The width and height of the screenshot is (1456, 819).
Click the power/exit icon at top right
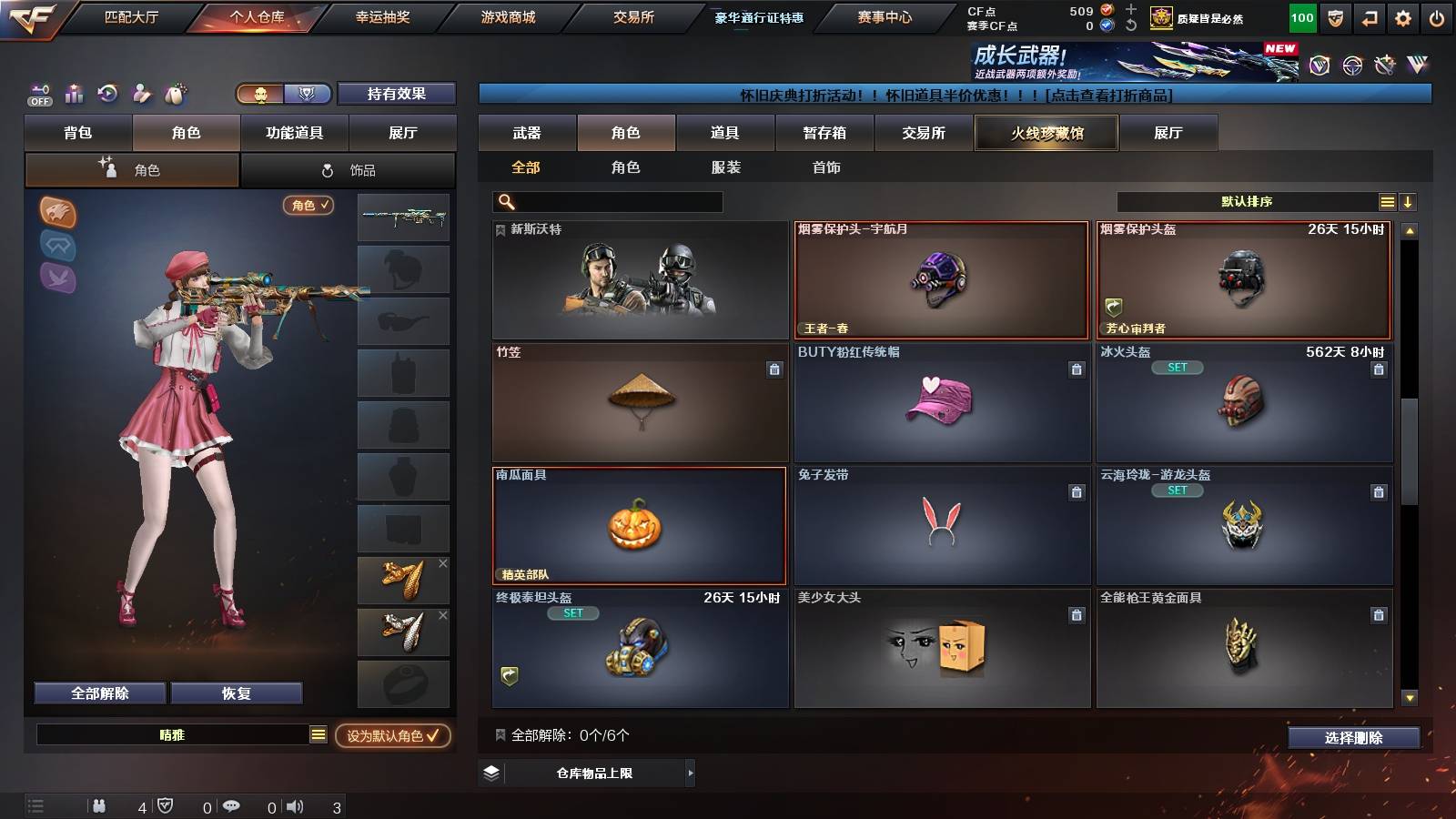coord(1436,16)
